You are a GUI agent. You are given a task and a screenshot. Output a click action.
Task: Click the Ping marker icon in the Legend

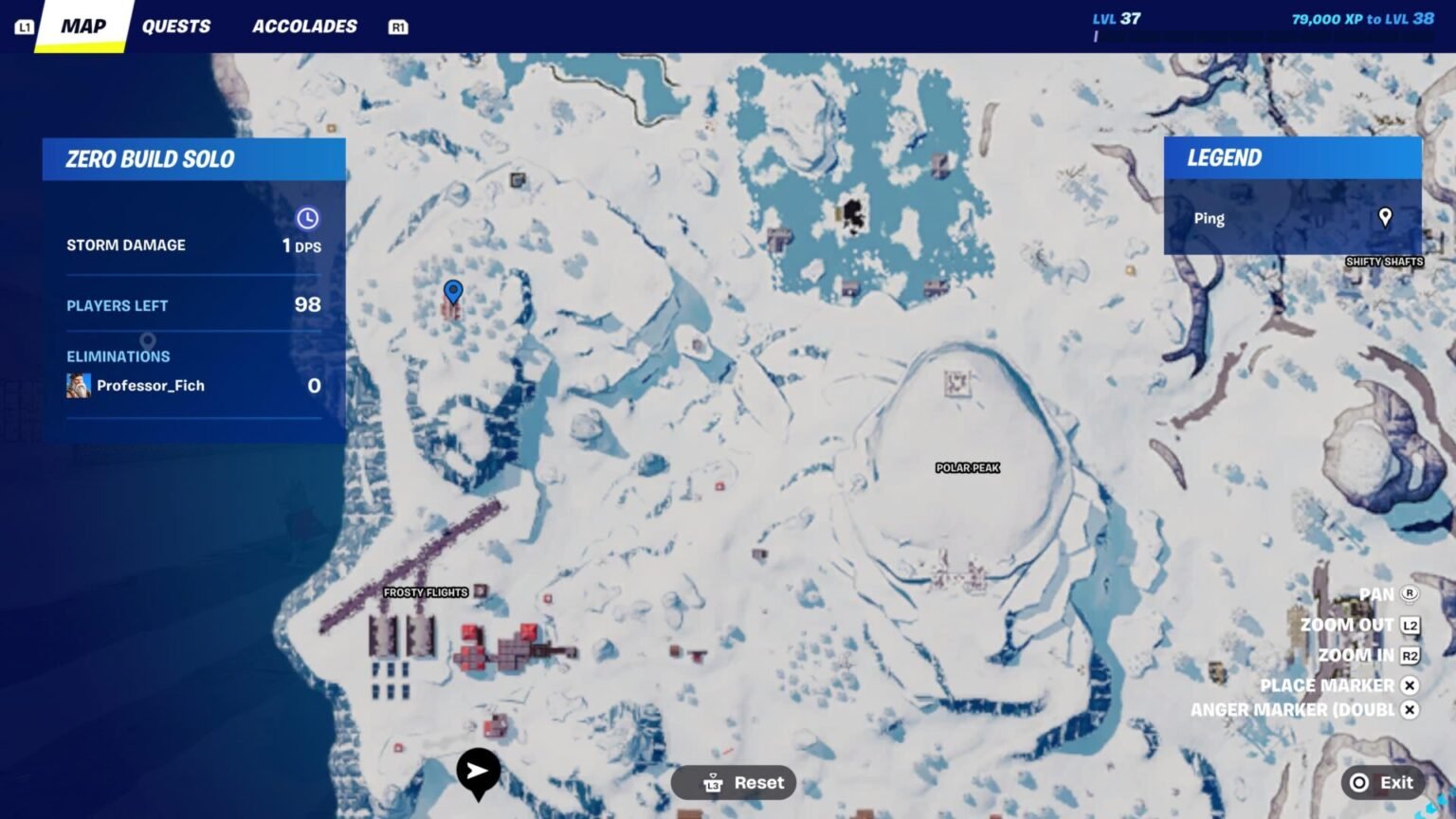1384,218
